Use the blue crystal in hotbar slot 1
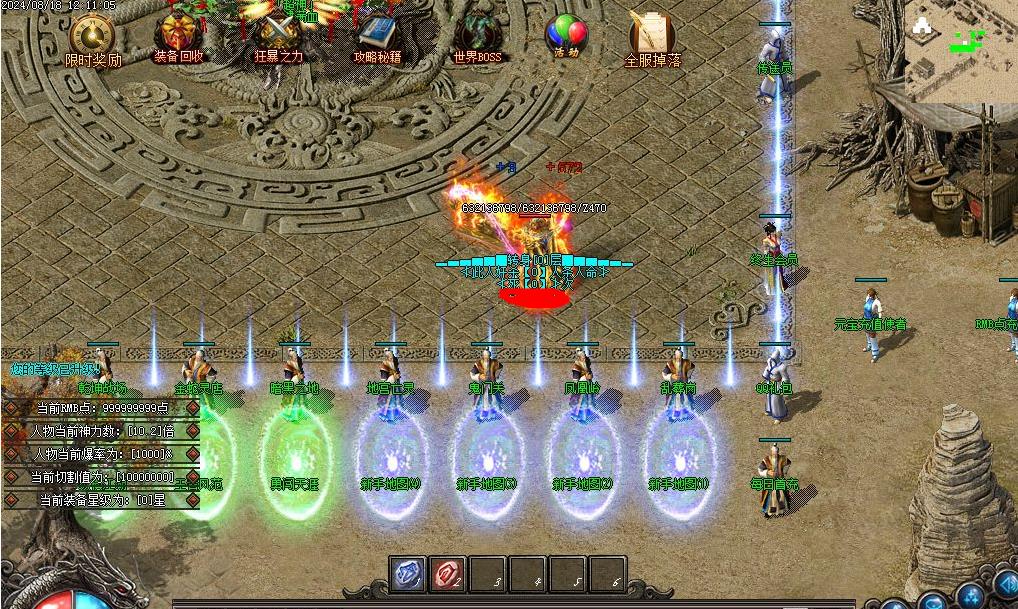The image size is (1018, 609). pos(407,575)
